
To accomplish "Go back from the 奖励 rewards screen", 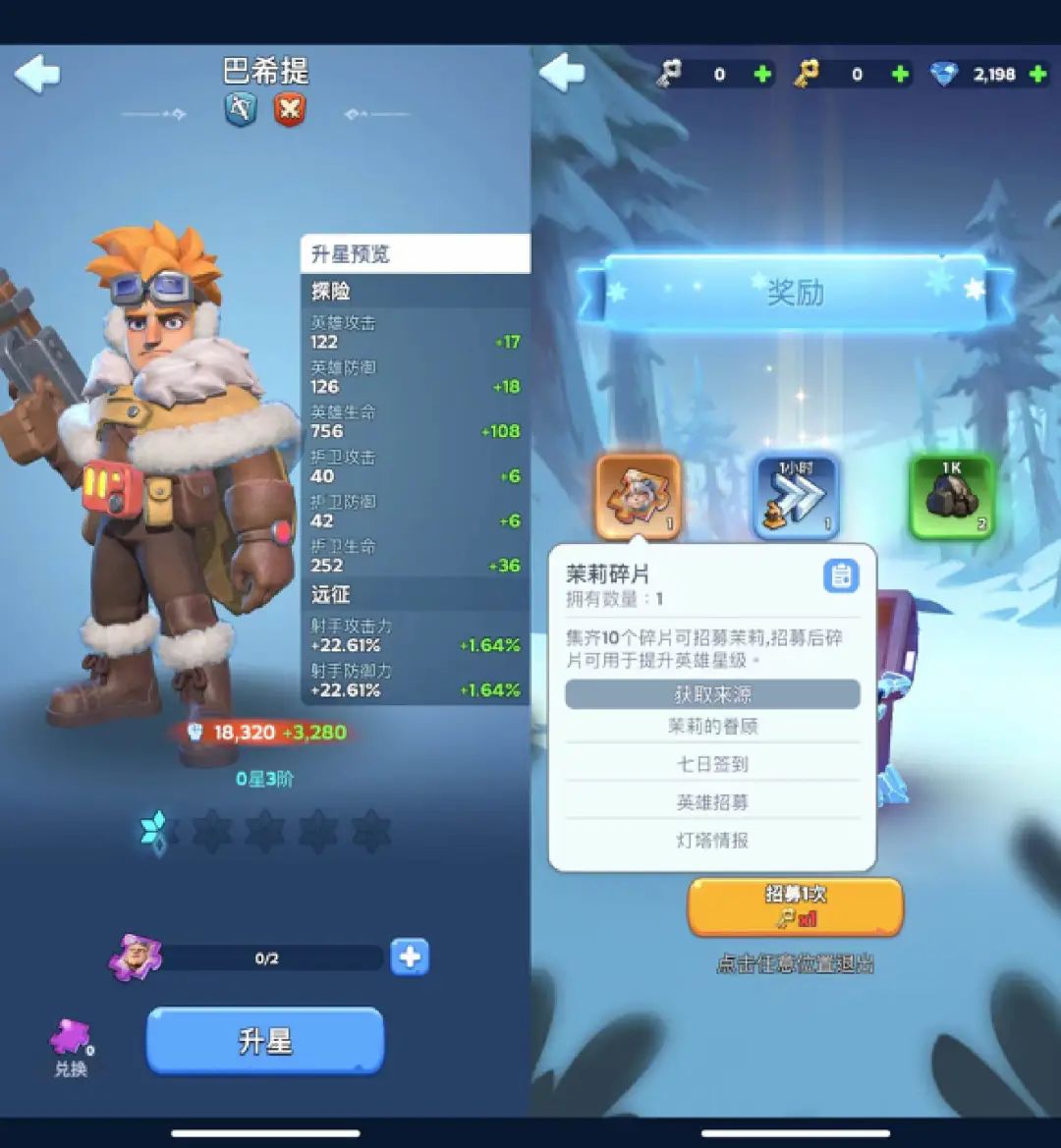I will (563, 74).
